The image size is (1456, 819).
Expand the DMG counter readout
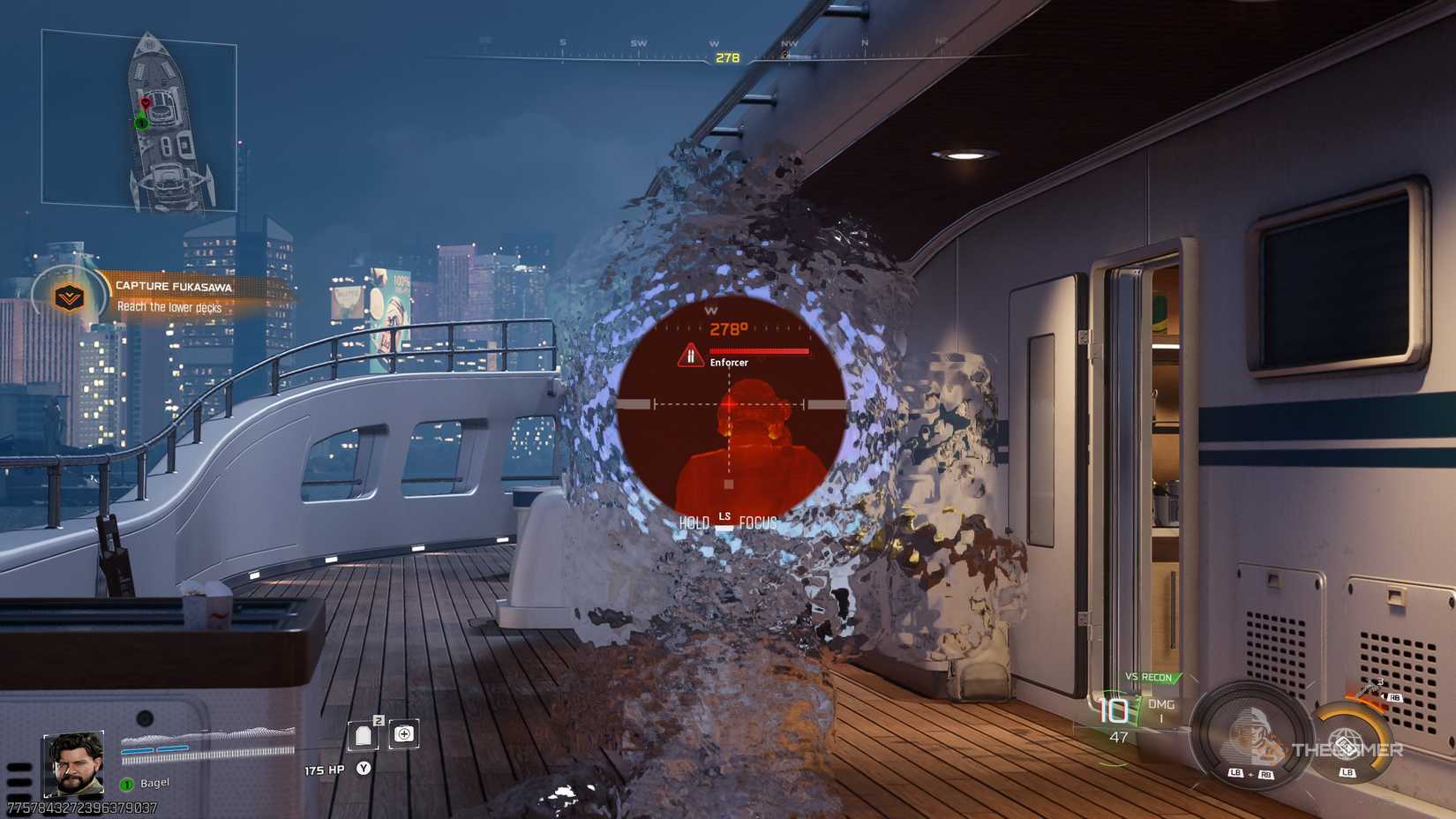coord(1160,708)
